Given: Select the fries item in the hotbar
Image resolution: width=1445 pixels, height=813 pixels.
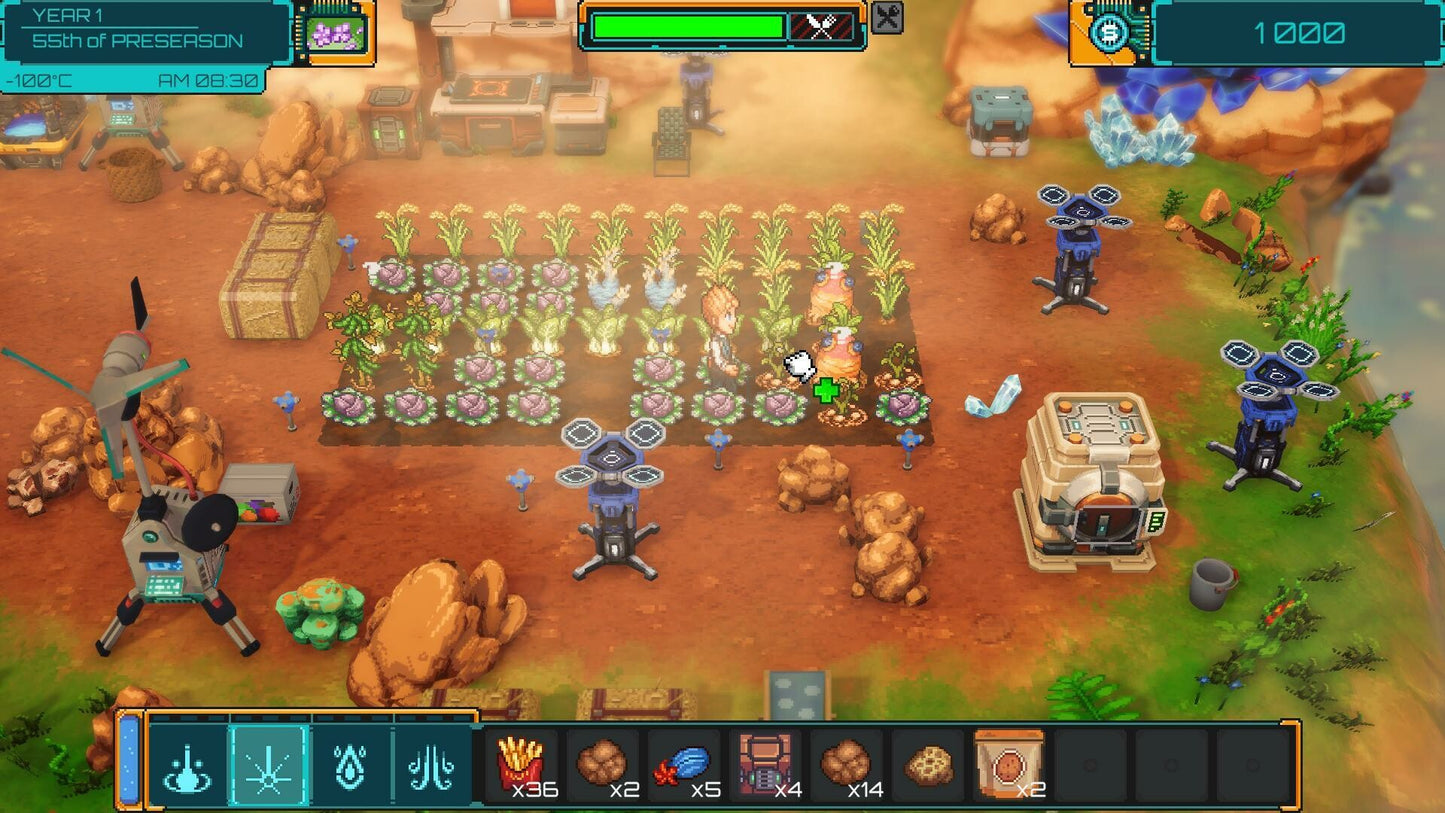Looking at the screenshot, I should [x=524, y=765].
